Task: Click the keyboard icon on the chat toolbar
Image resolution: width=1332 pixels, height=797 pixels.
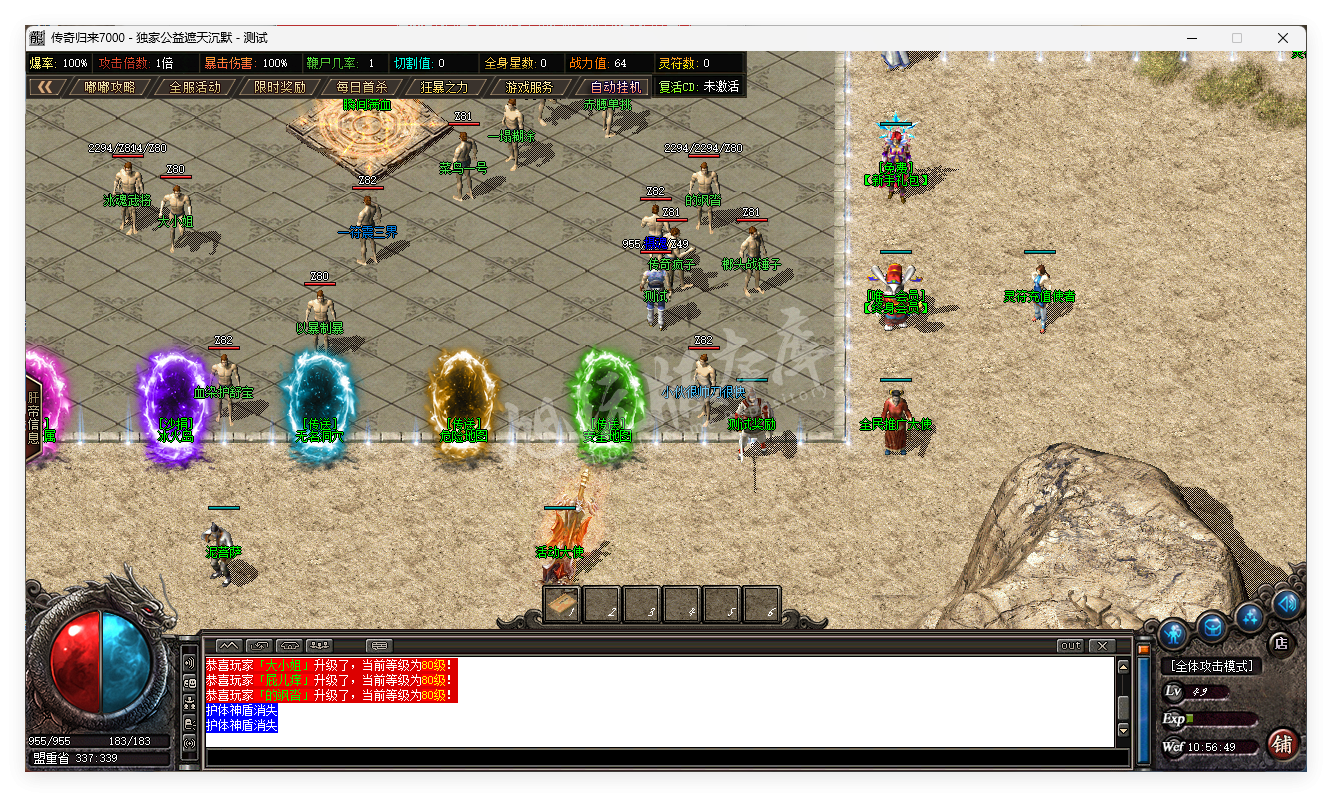Action: (378, 645)
